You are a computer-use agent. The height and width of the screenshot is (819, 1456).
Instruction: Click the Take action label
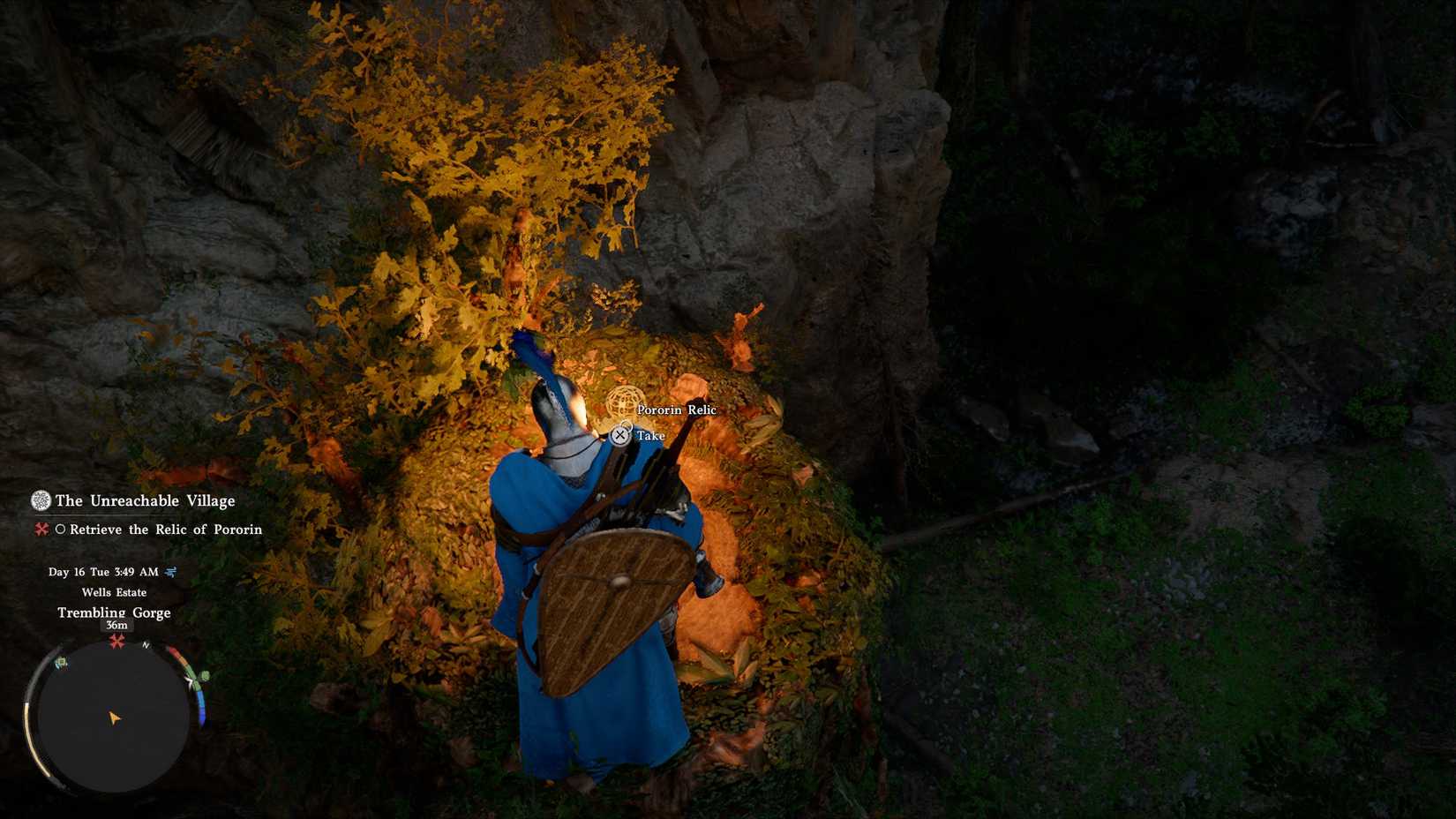click(x=651, y=435)
